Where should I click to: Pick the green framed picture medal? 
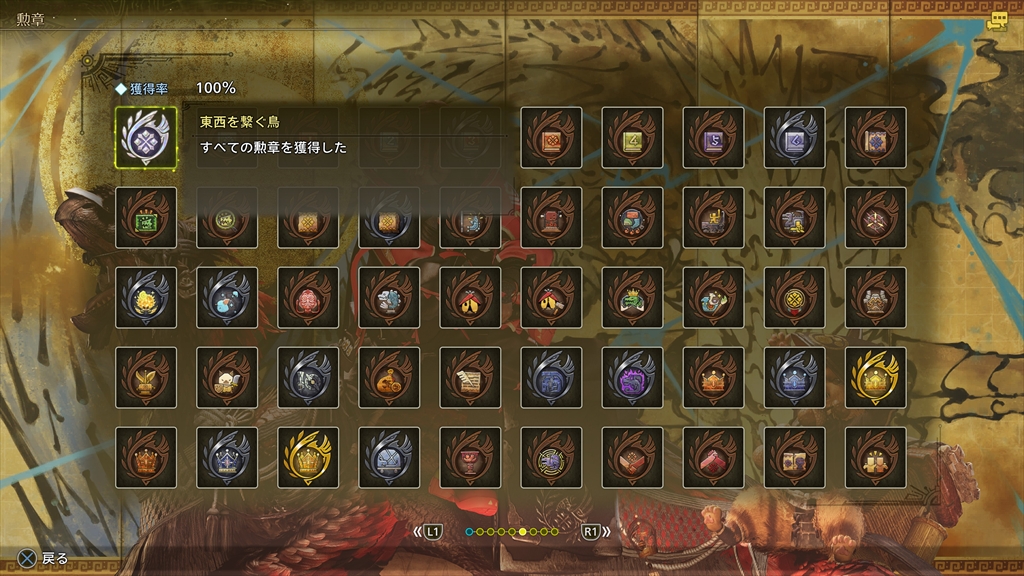pos(146,217)
